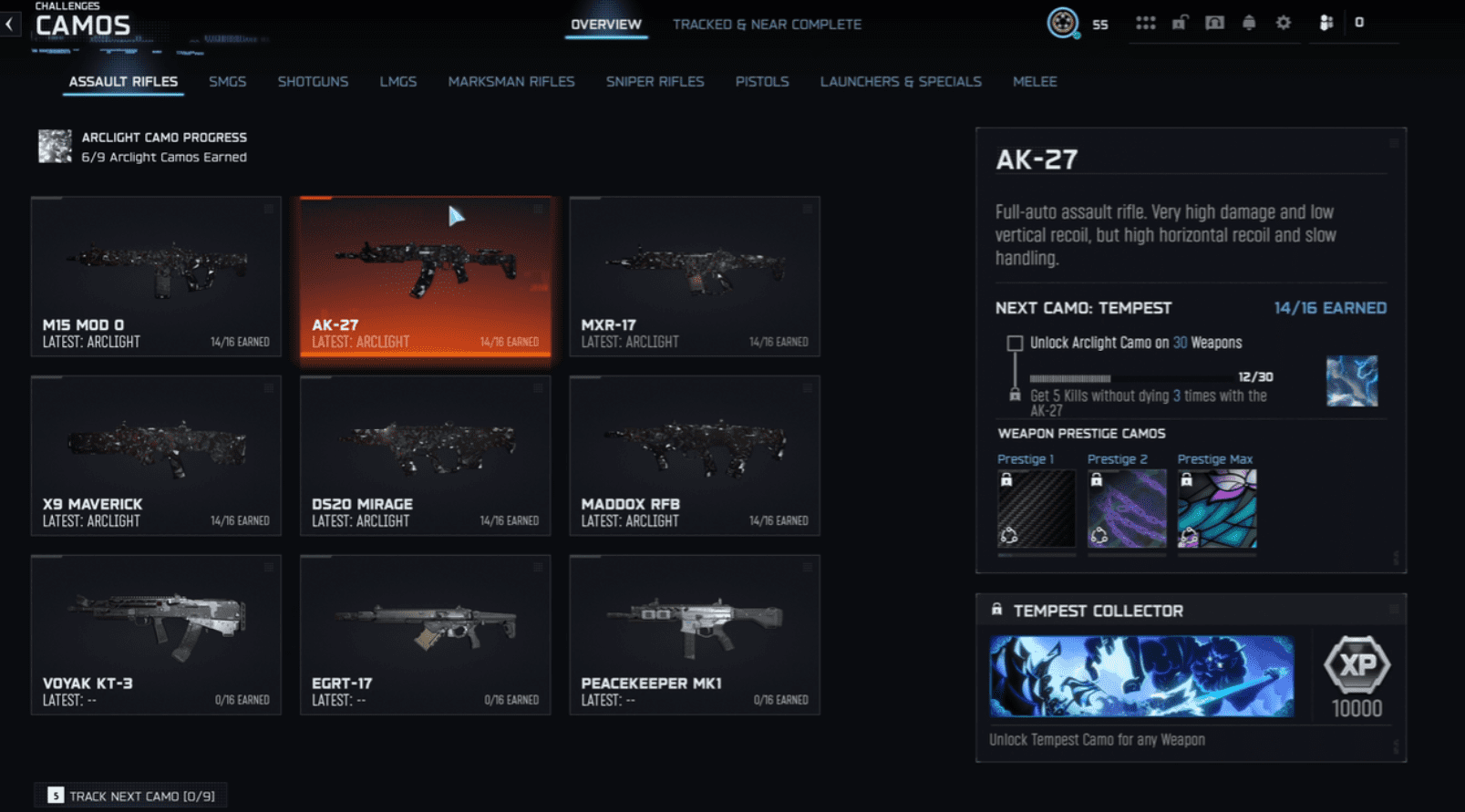Open the social friends icon

[x=1324, y=25]
